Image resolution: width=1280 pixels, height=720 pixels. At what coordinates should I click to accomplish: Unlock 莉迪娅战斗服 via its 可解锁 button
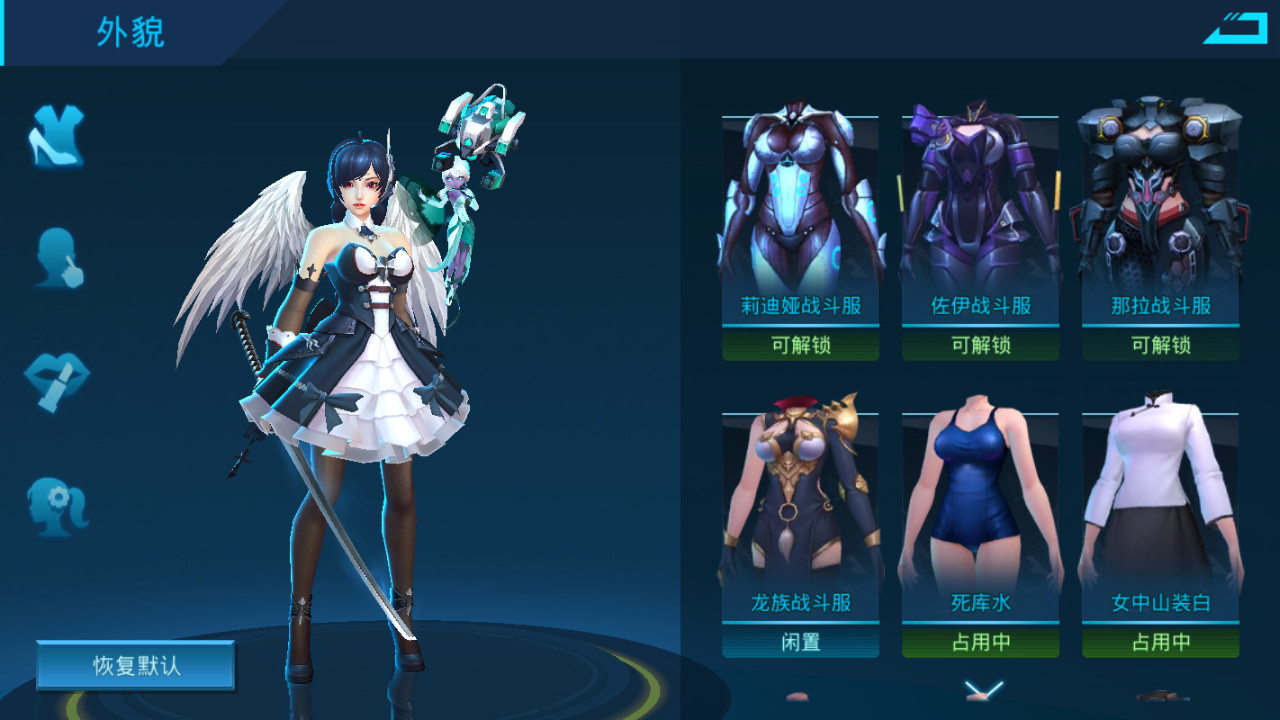tap(801, 345)
